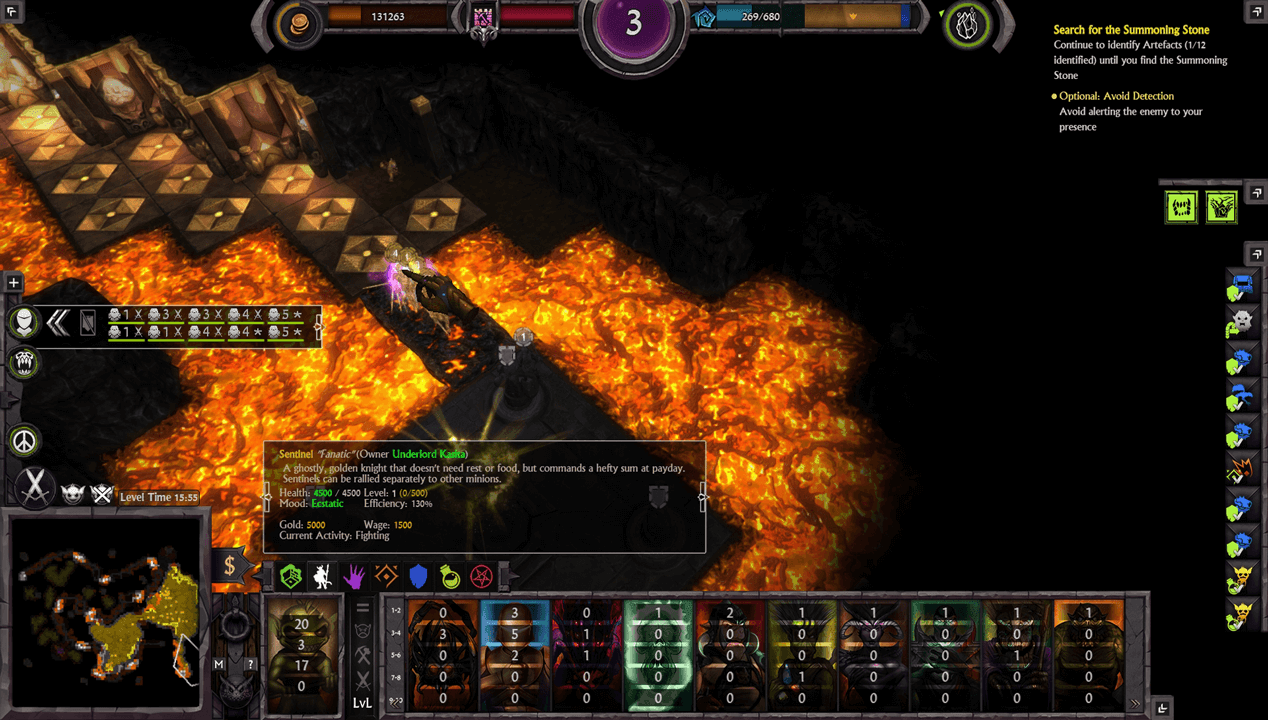Choose the orange diamond tab

click(387, 575)
